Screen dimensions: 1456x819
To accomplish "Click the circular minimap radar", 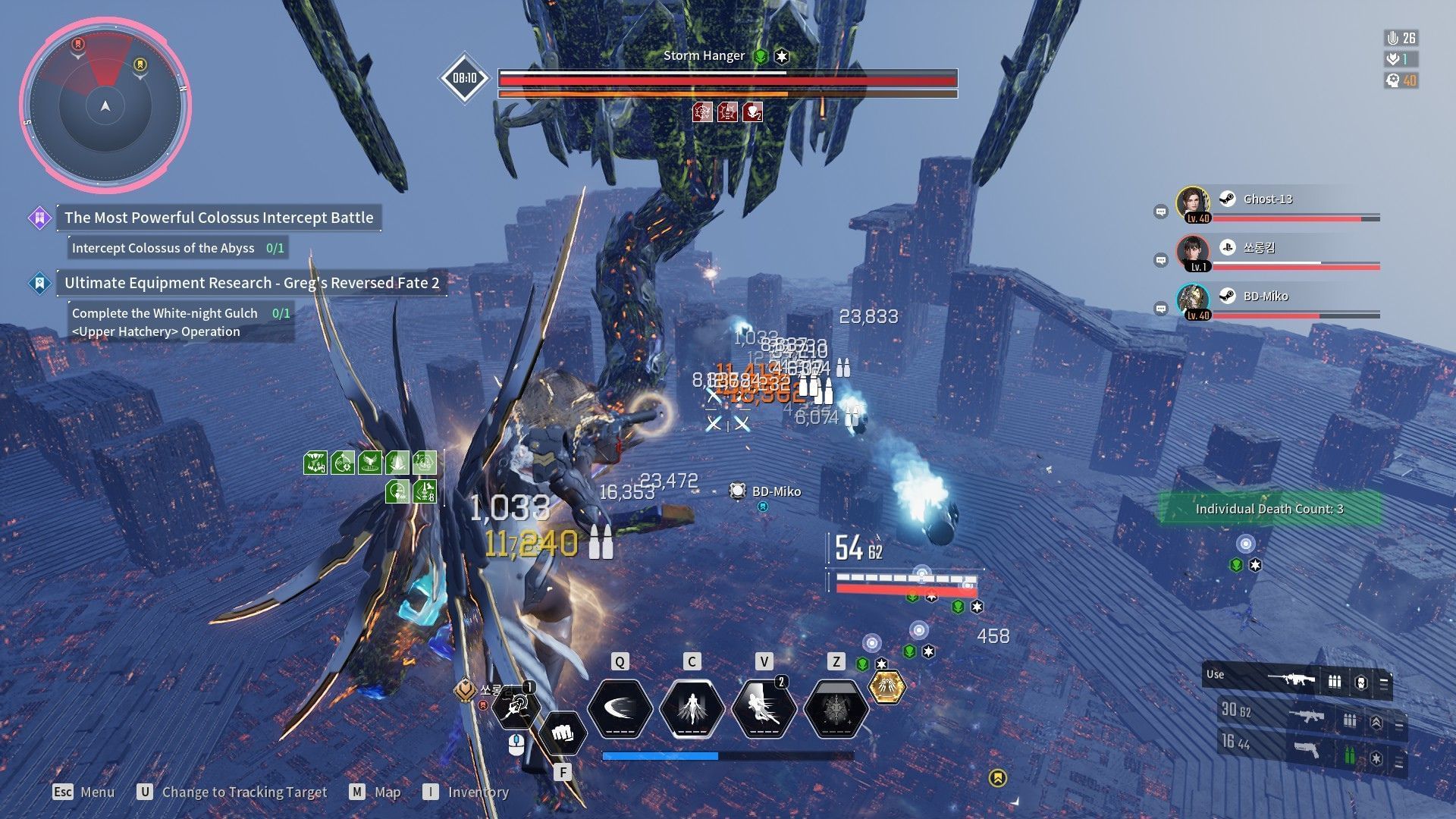I will [x=105, y=105].
